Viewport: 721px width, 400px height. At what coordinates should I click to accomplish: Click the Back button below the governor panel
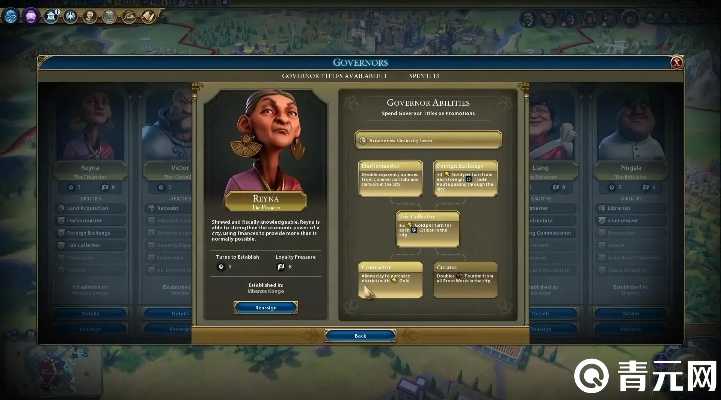tap(360, 336)
